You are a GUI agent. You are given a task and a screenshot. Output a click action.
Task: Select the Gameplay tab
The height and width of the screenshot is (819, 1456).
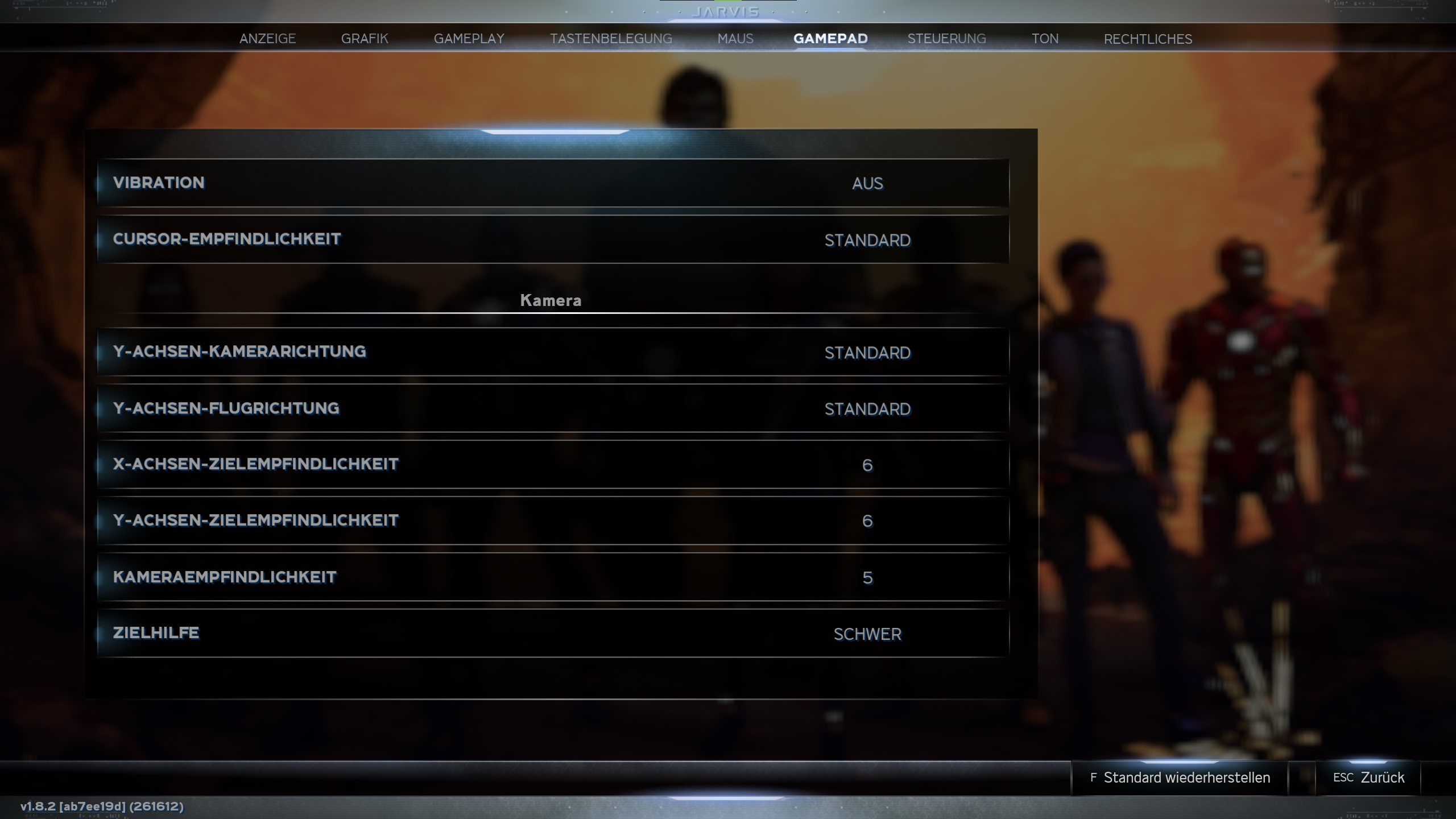[x=469, y=39]
